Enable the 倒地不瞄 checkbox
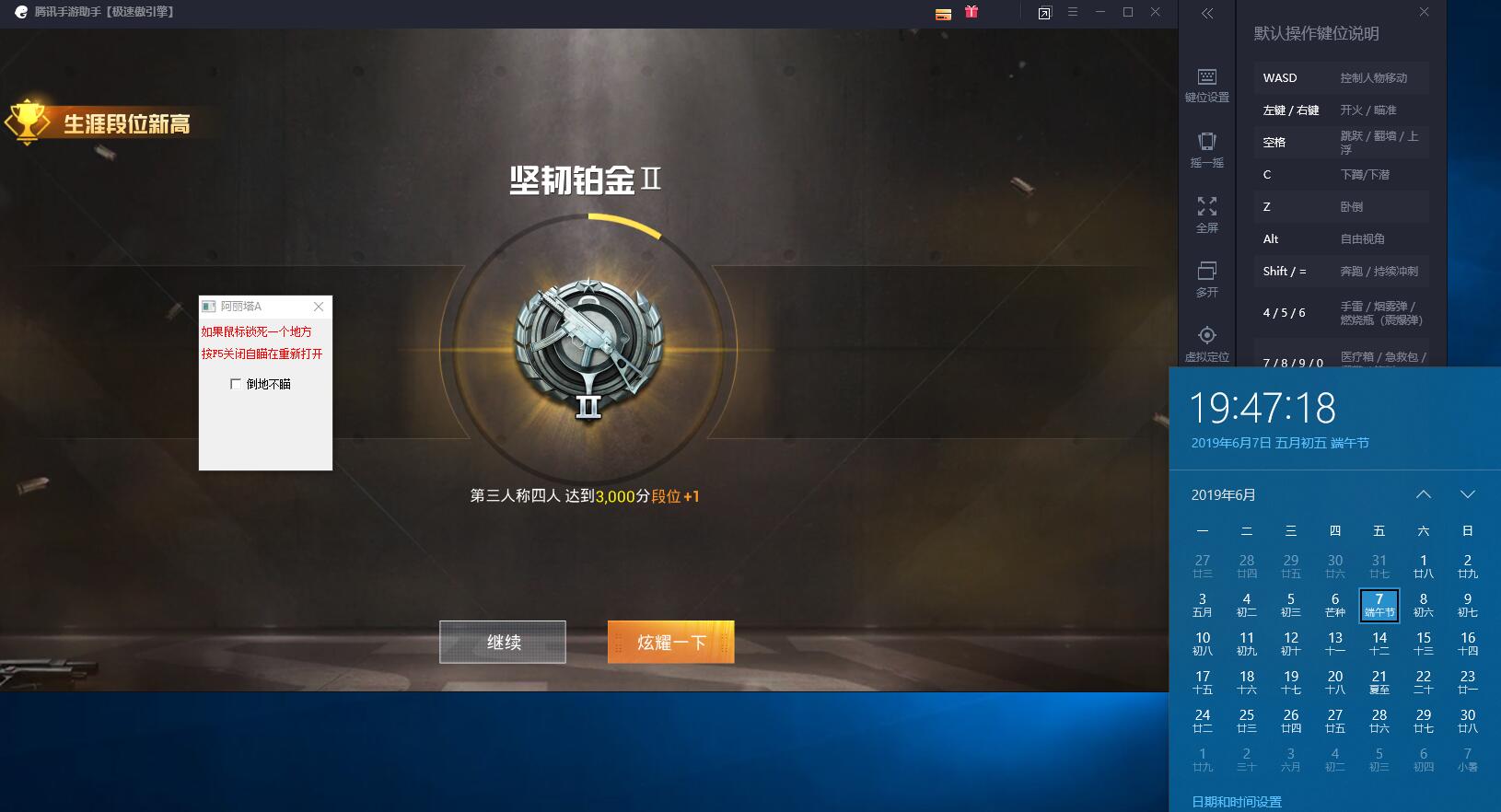Image resolution: width=1501 pixels, height=812 pixels. point(238,384)
